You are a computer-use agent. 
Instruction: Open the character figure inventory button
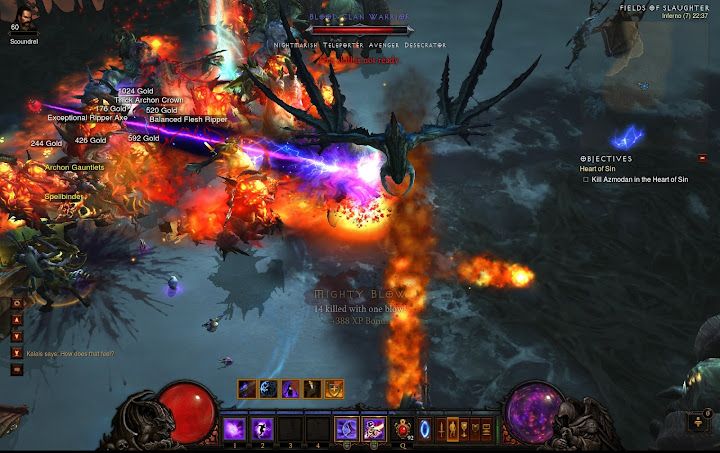453,430
